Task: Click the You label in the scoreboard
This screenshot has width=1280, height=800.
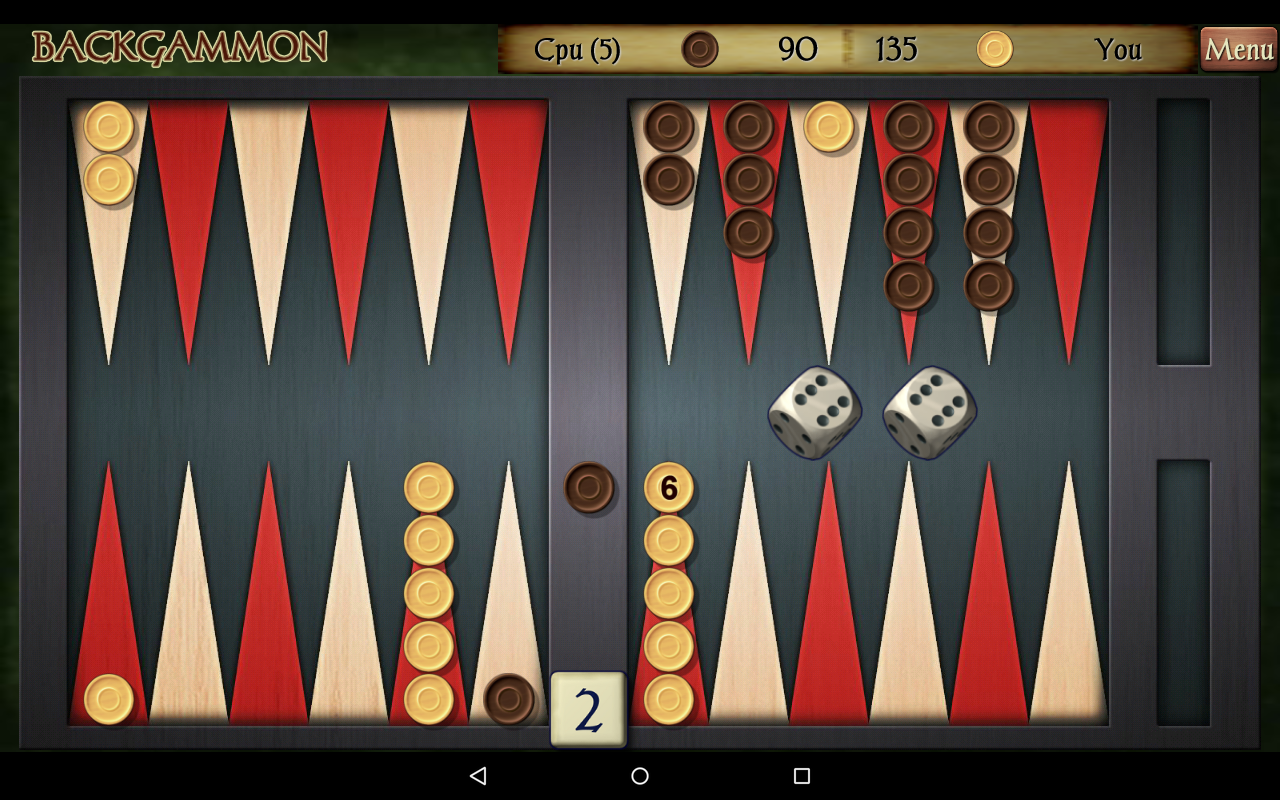Action: 1120,48
